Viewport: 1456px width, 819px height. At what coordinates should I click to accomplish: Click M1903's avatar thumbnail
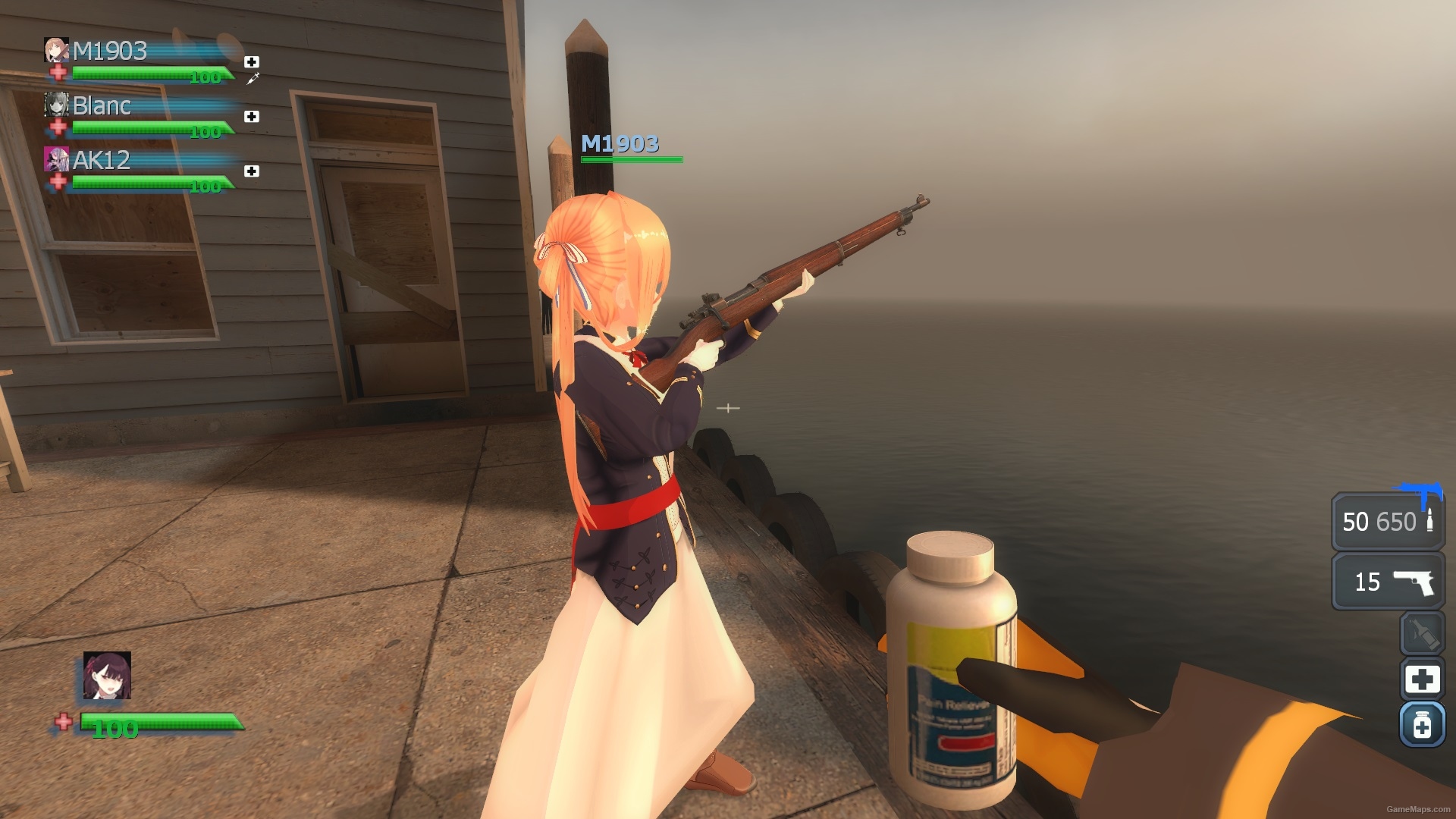click(55, 52)
